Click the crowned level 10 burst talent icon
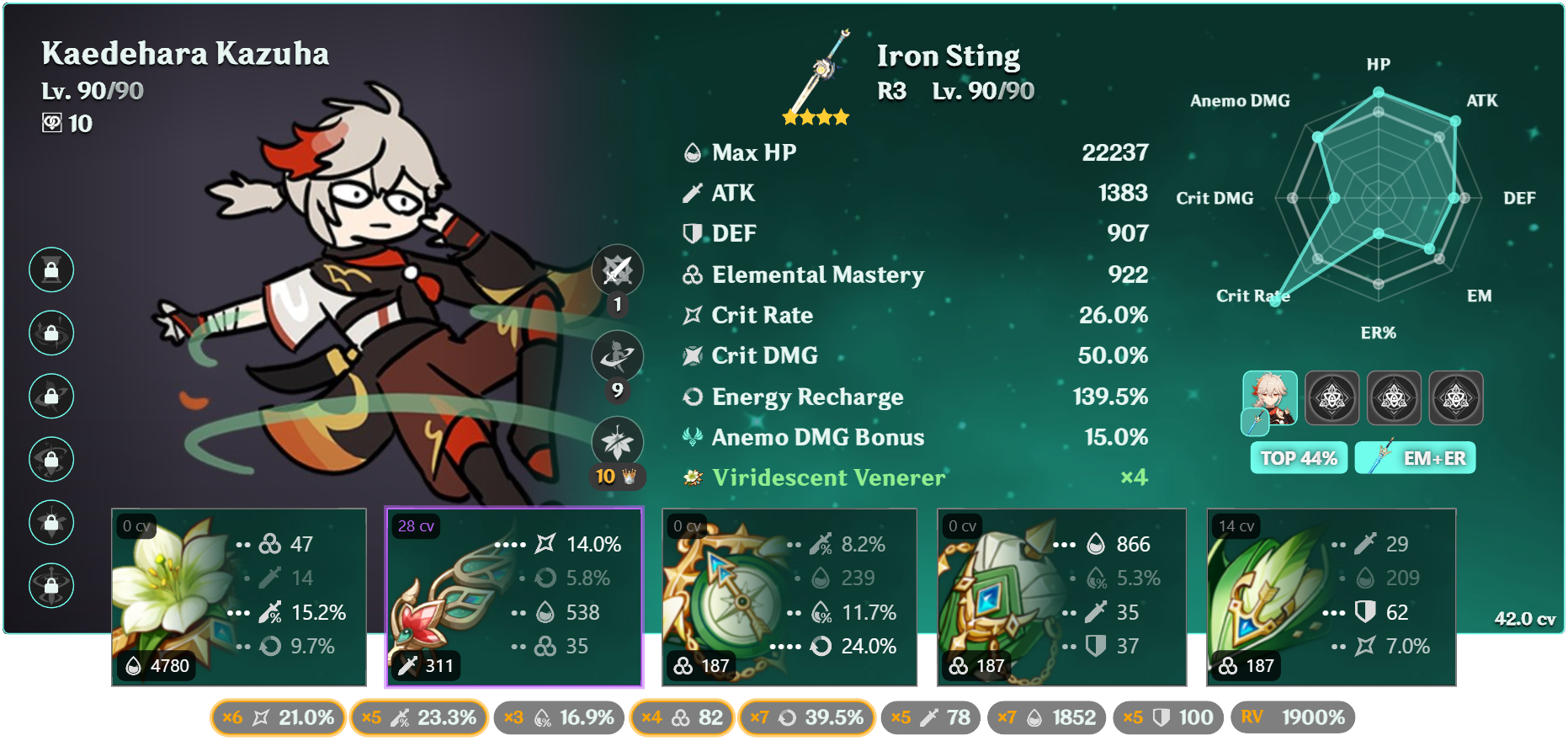The image size is (1568, 741). pyautogui.click(x=617, y=442)
